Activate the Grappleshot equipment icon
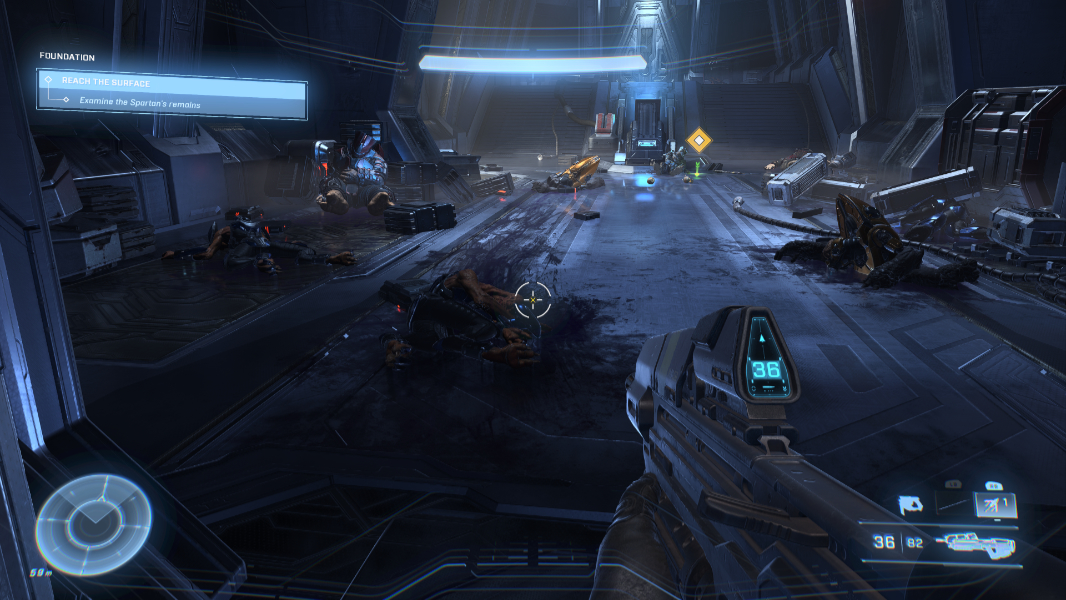This screenshot has height=600, width=1066. 914,505
